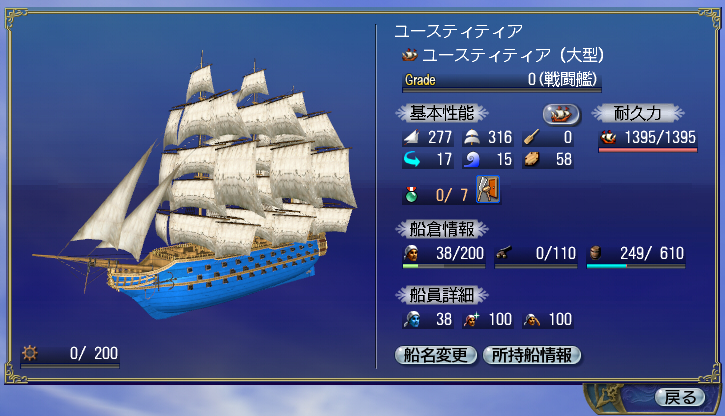Go back with the 戻る button
The width and height of the screenshot is (725, 416).
click(x=680, y=397)
